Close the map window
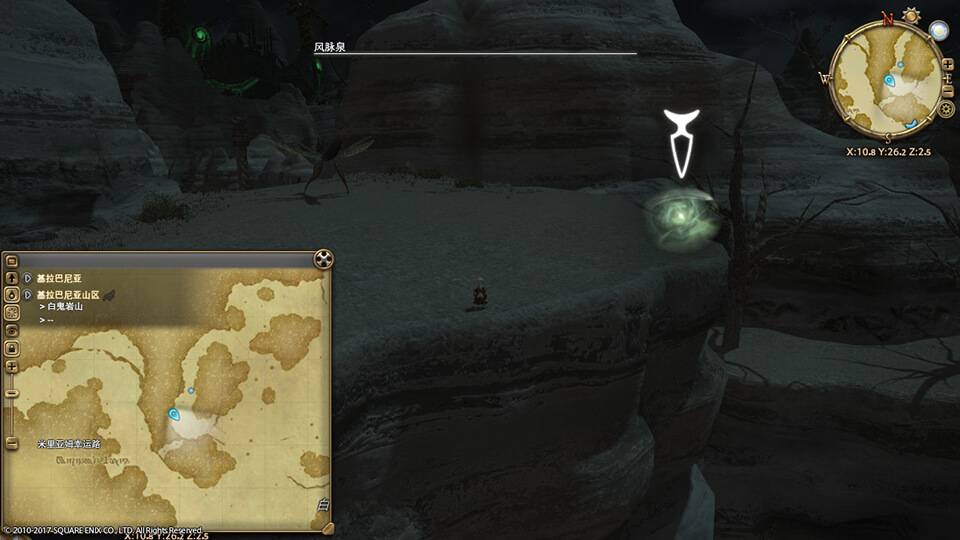Image resolution: width=960 pixels, height=540 pixels. [x=322, y=260]
